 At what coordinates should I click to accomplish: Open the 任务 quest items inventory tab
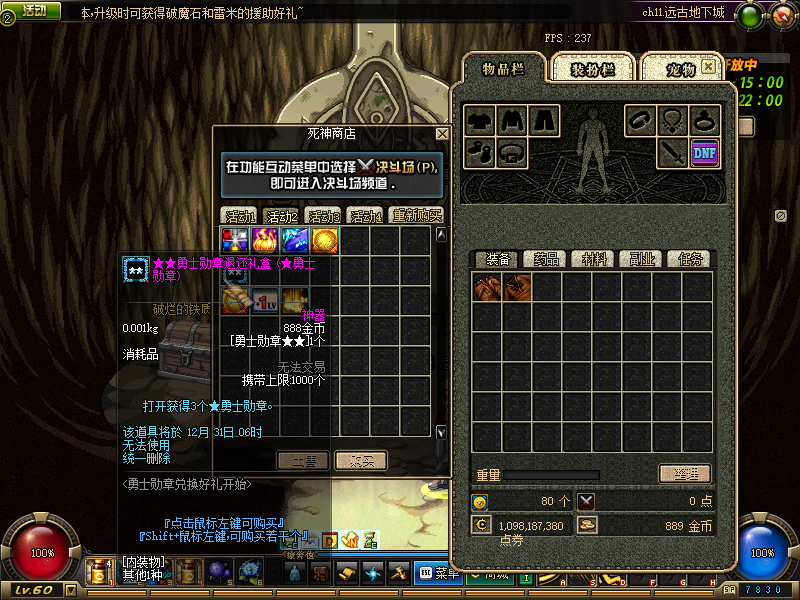click(690, 259)
